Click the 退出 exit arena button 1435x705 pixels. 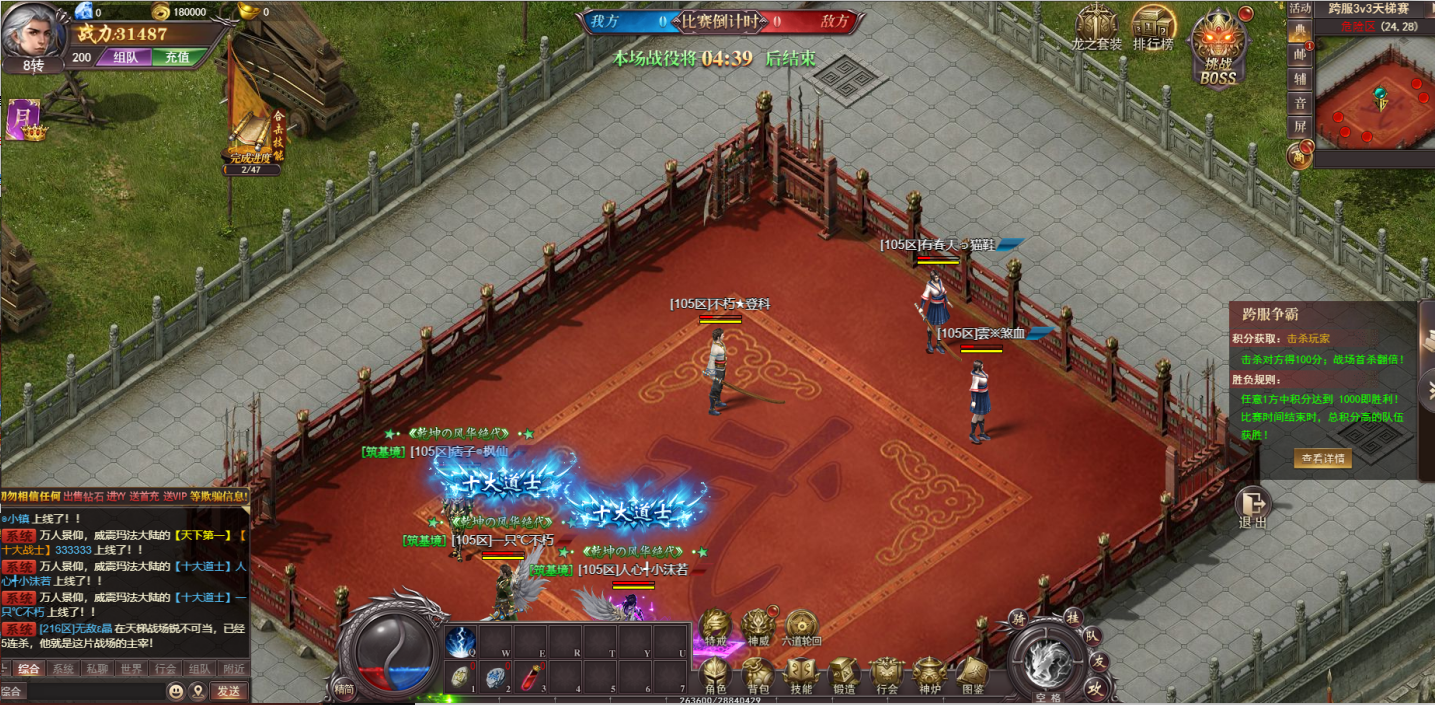(x=1252, y=508)
